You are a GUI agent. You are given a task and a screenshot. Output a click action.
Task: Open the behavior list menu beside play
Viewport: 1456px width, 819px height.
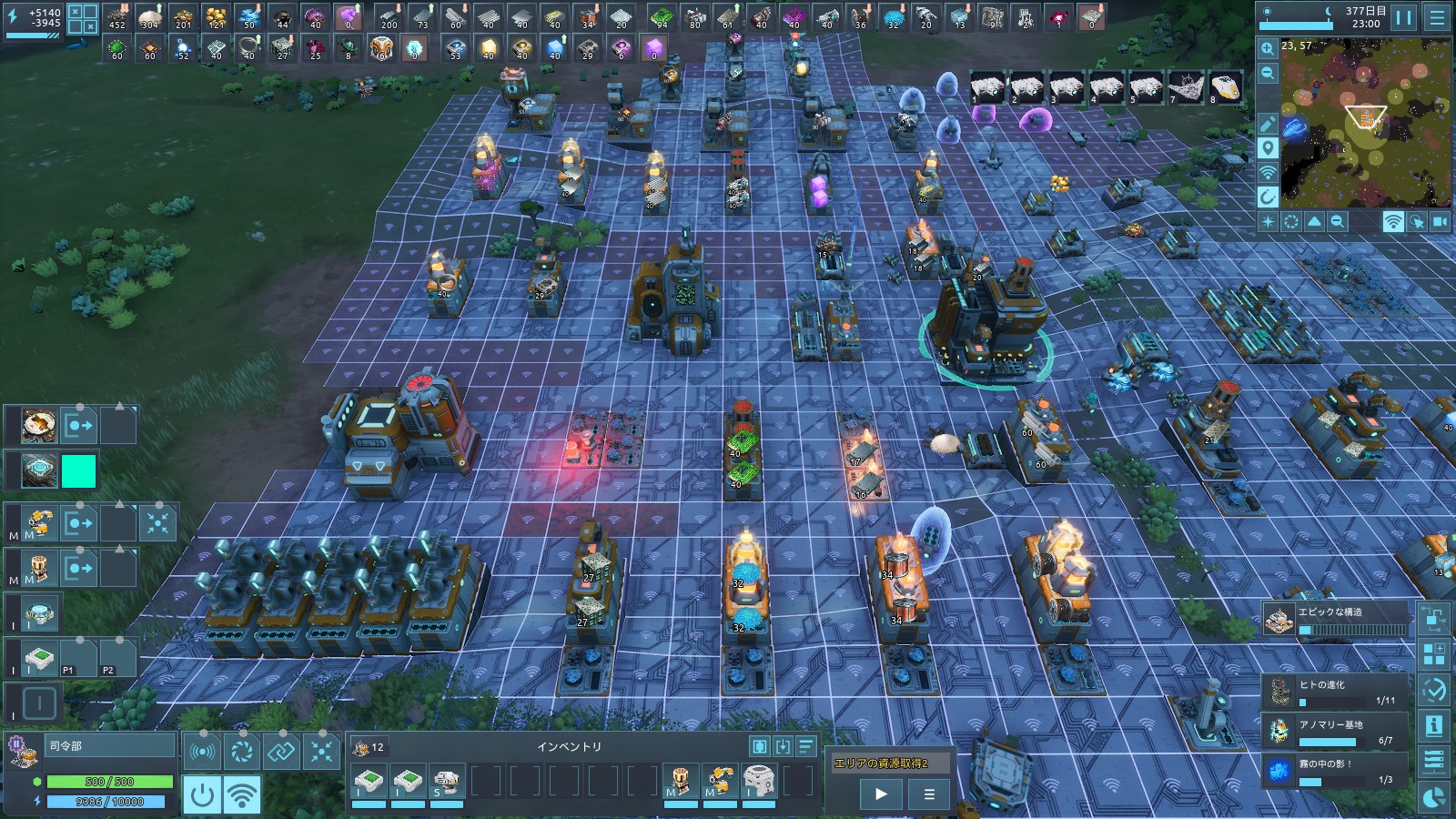click(x=929, y=794)
